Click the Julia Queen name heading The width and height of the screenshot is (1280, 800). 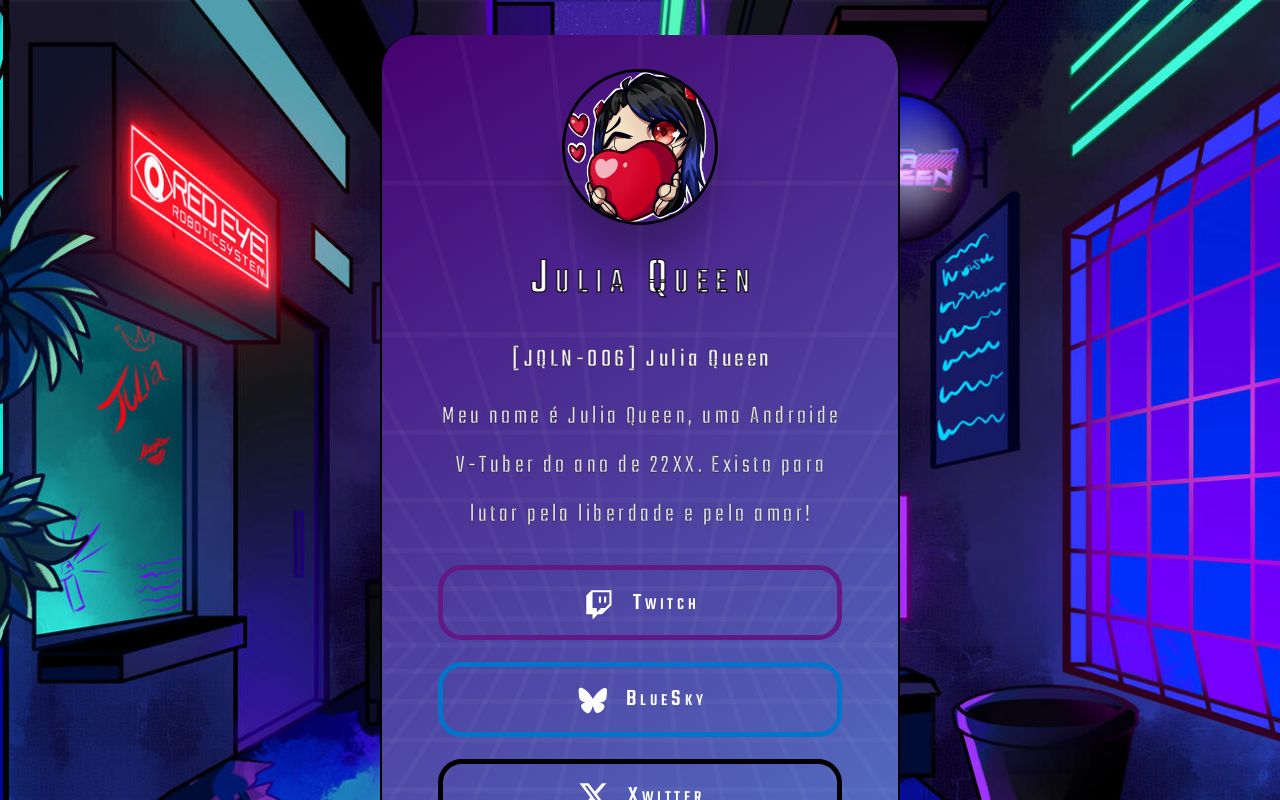pos(640,280)
